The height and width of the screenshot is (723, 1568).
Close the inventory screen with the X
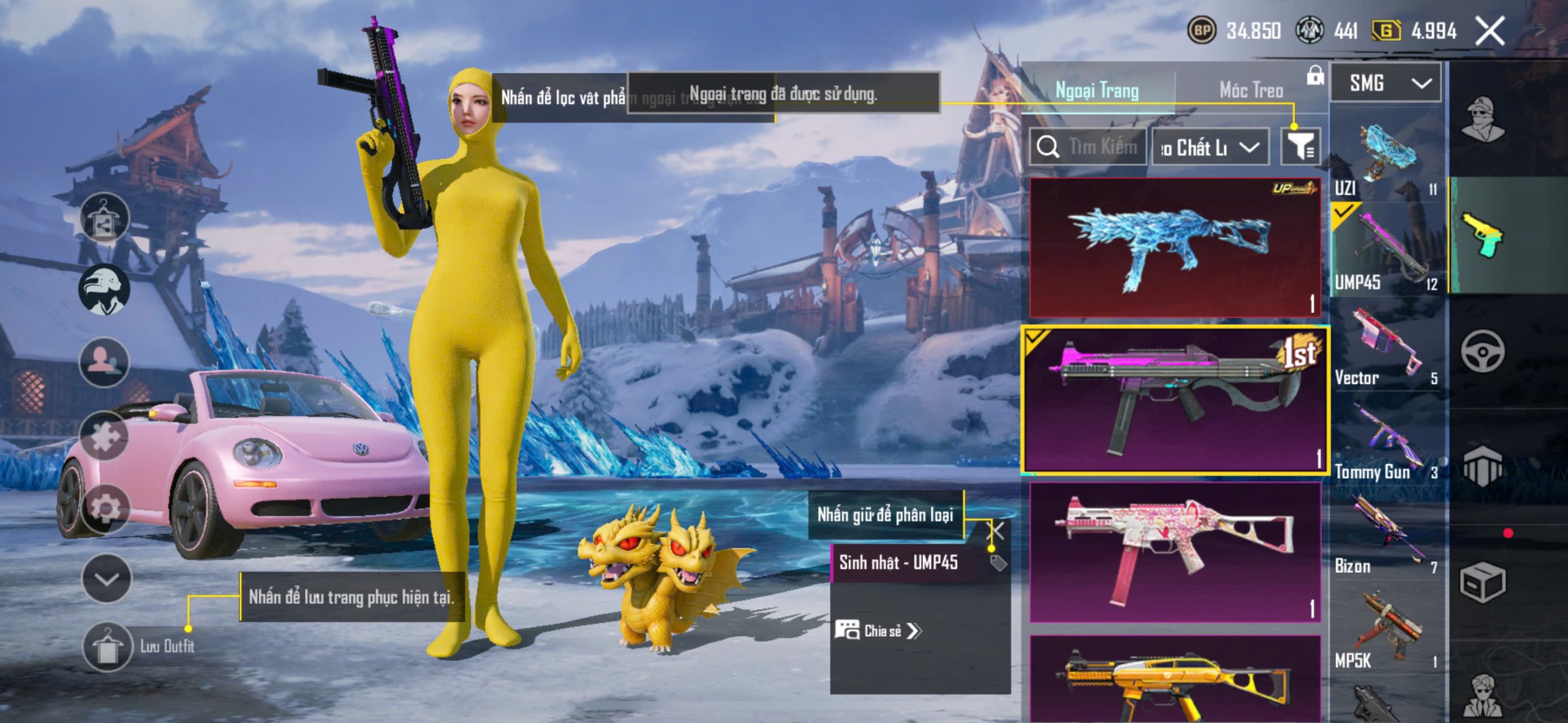click(1490, 31)
